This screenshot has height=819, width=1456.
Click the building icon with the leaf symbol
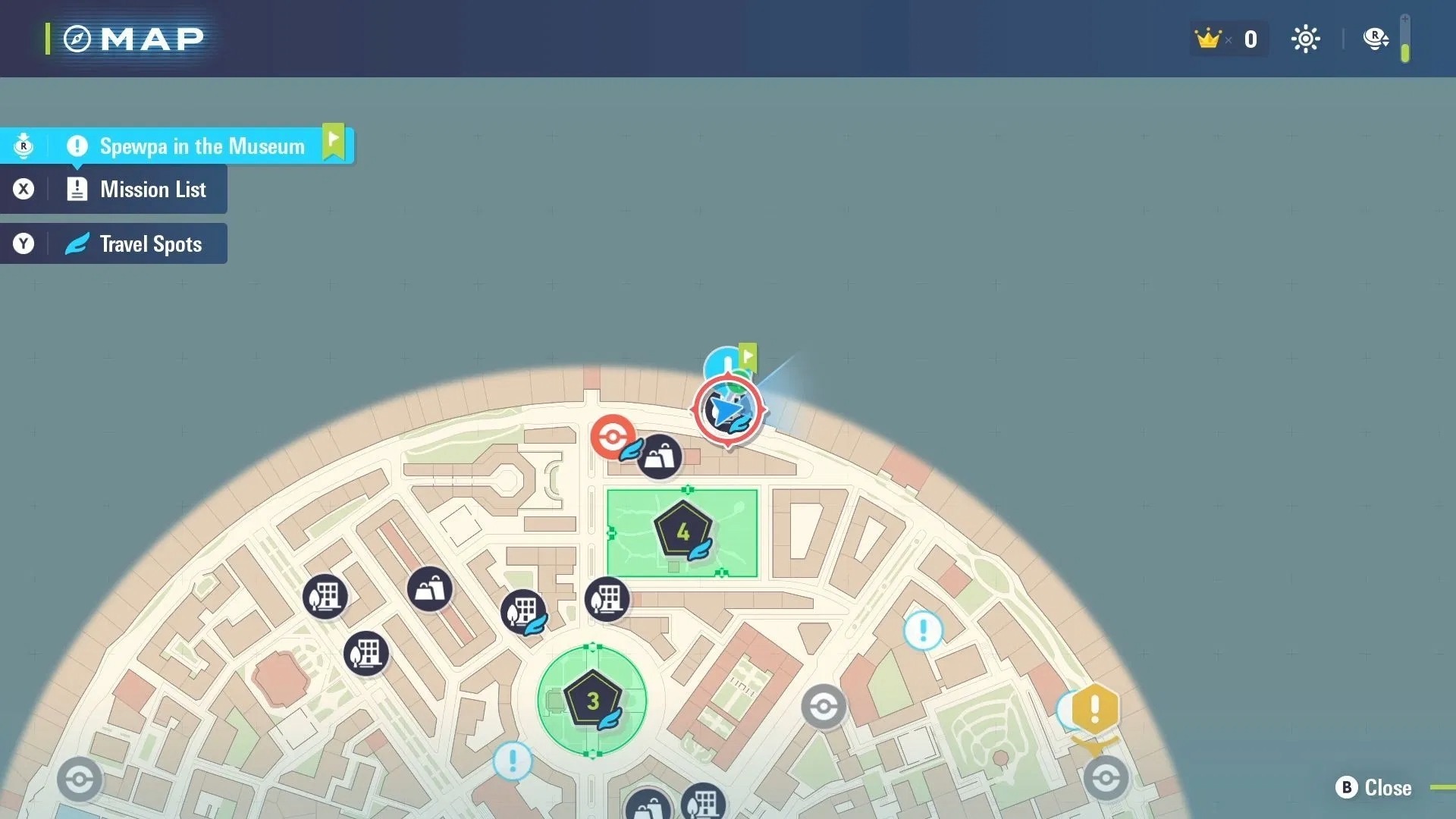coord(525,612)
